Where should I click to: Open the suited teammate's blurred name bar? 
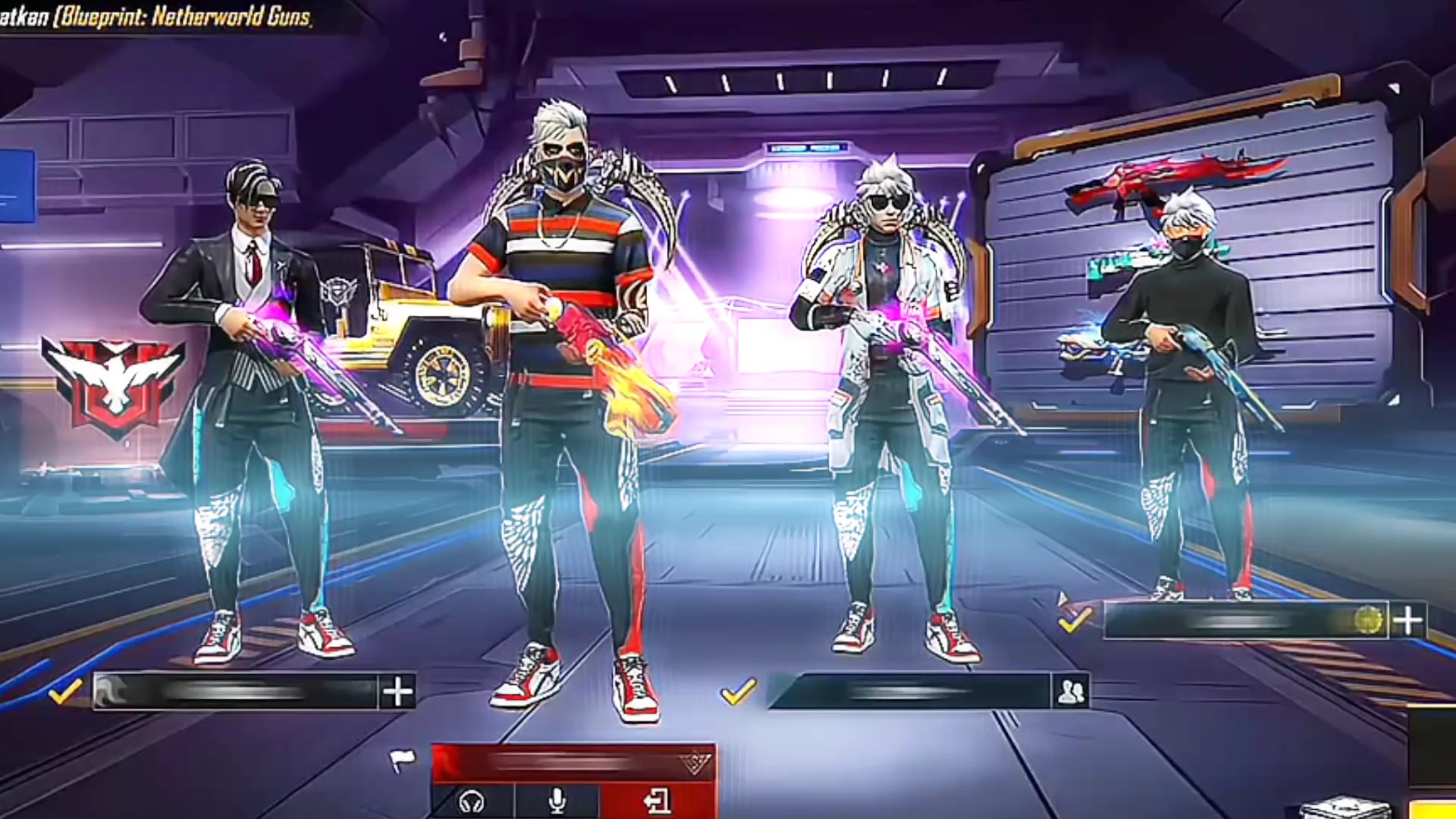tap(235, 691)
